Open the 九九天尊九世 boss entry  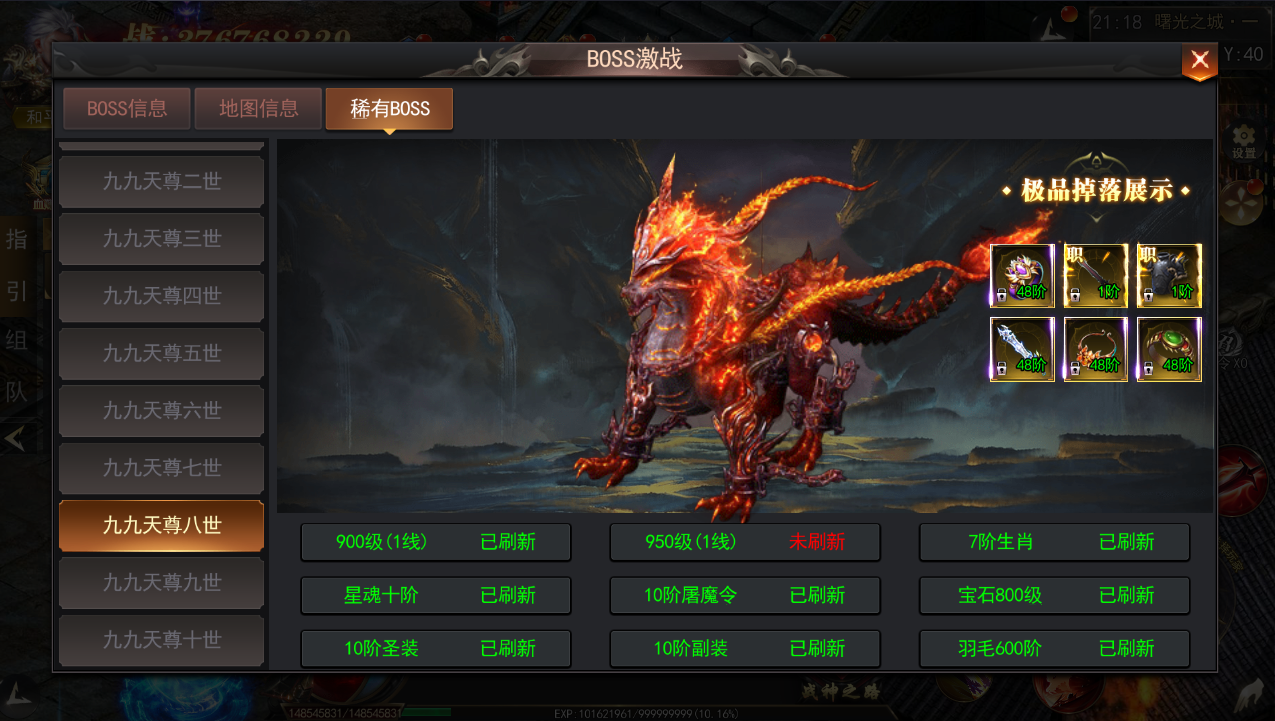coord(162,582)
